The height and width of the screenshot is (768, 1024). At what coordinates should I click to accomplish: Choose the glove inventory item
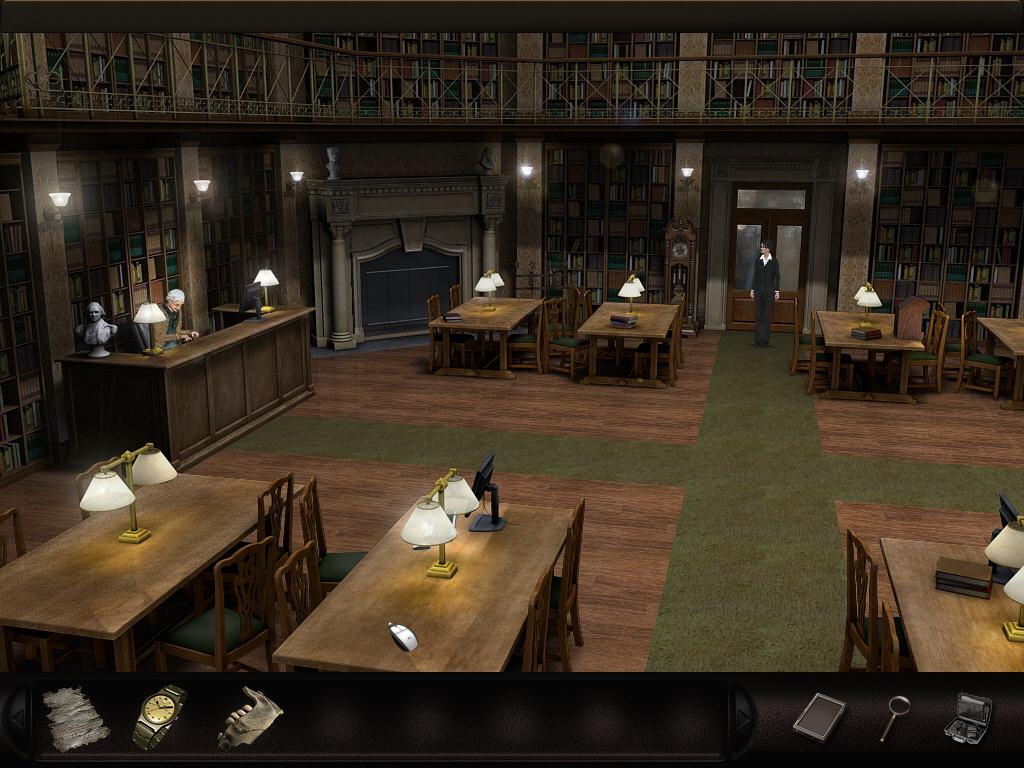click(x=248, y=717)
